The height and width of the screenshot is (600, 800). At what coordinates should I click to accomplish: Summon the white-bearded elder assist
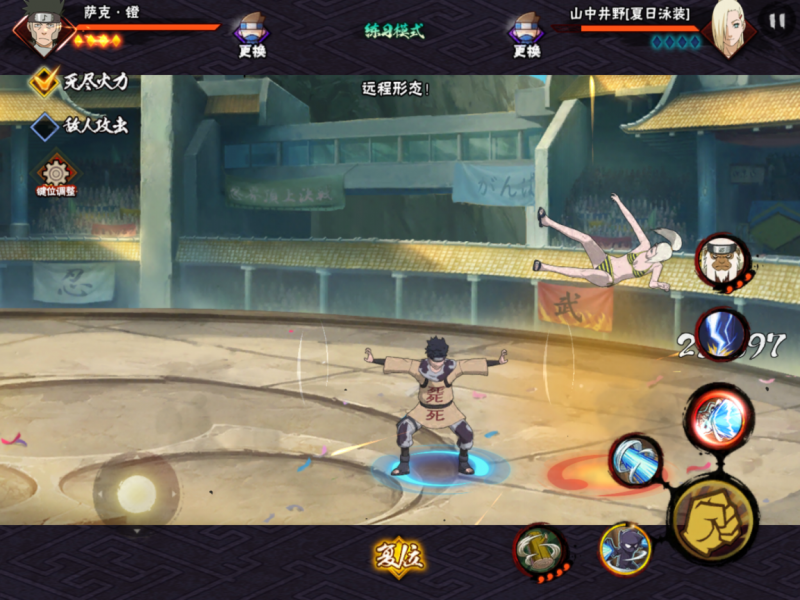[722, 262]
